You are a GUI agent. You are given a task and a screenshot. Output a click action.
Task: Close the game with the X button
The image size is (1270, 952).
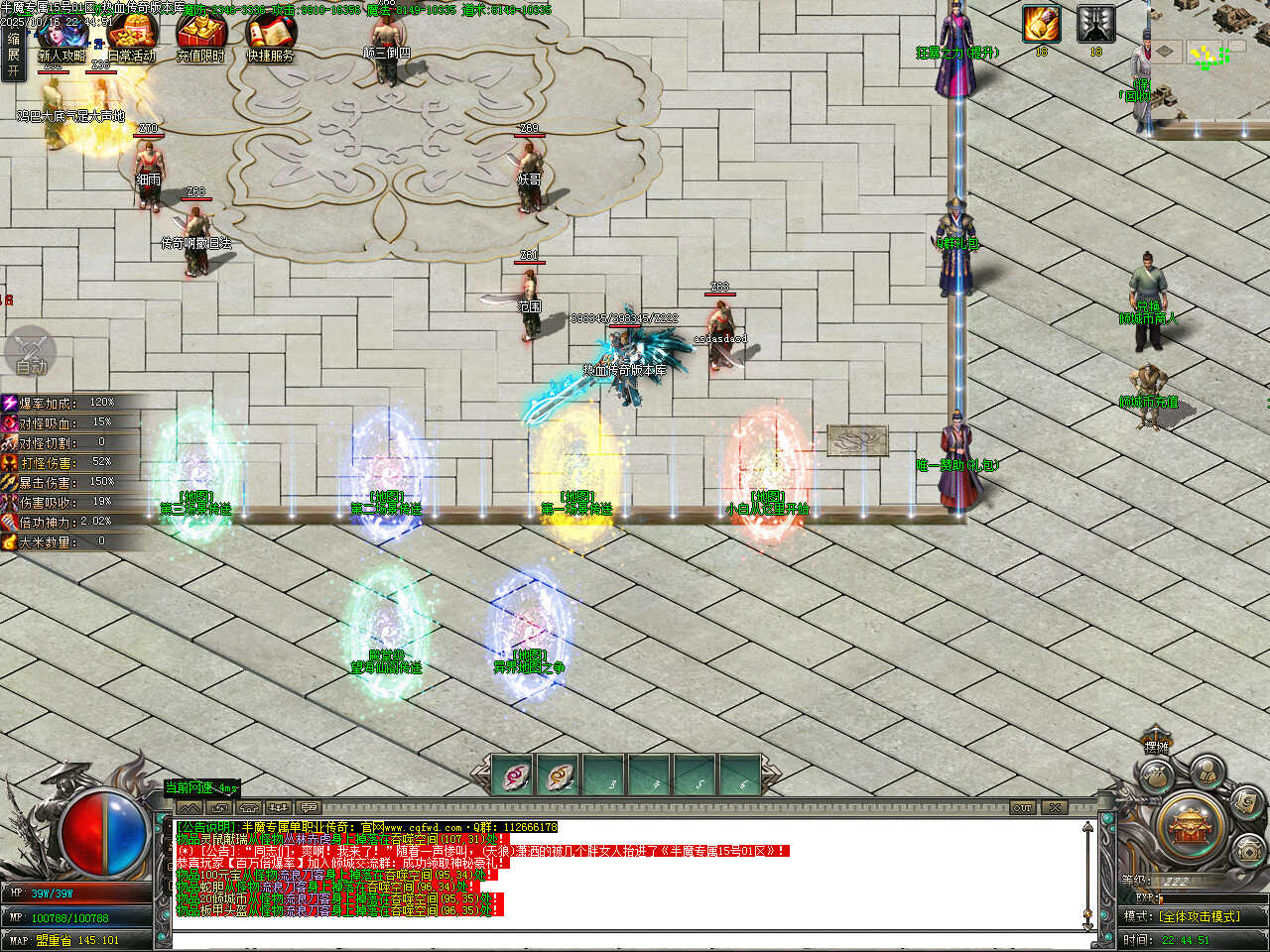[1055, 807]
